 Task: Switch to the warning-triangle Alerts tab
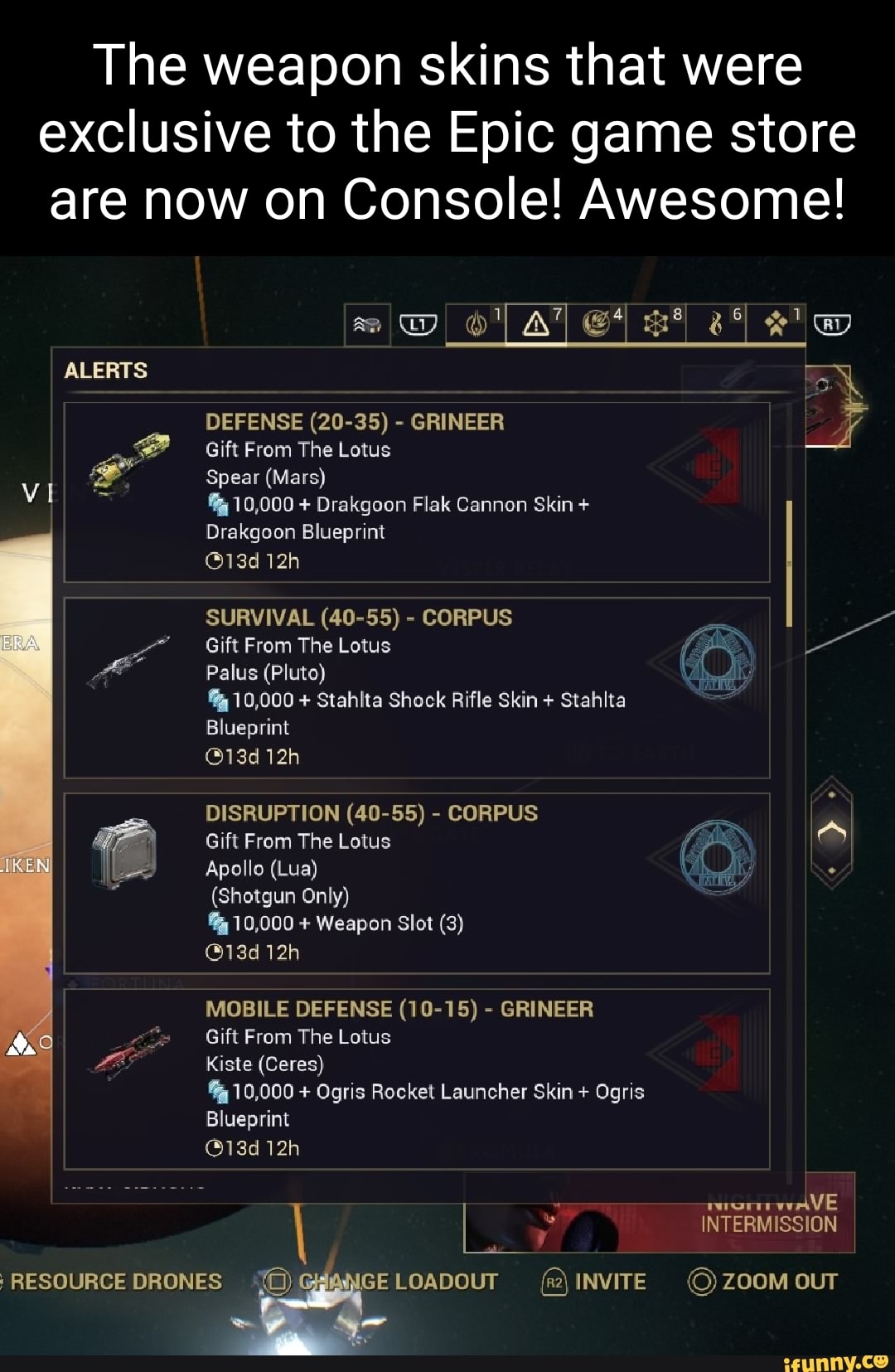click(537, 324)
